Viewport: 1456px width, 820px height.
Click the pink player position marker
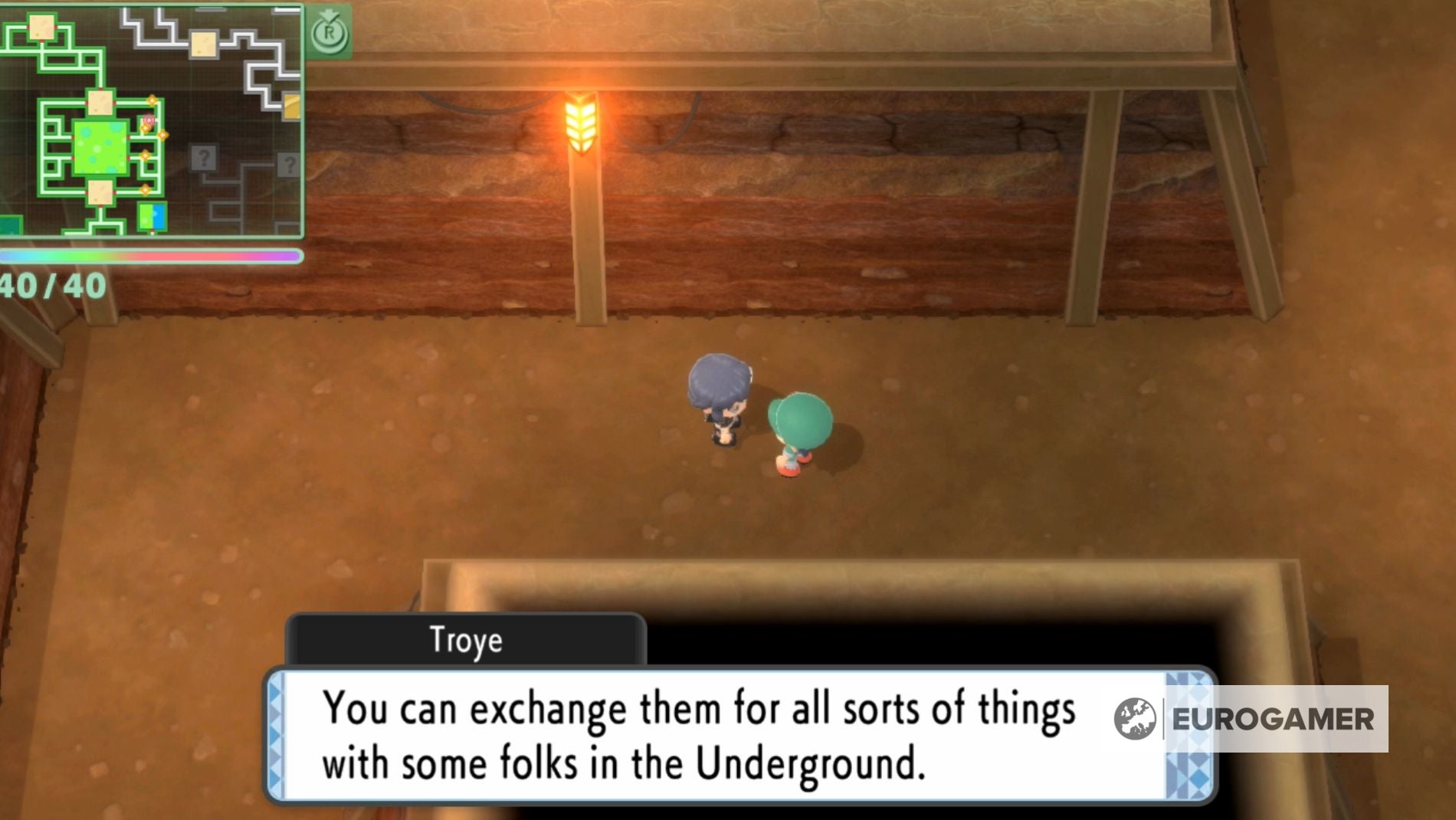pos(149,120)
